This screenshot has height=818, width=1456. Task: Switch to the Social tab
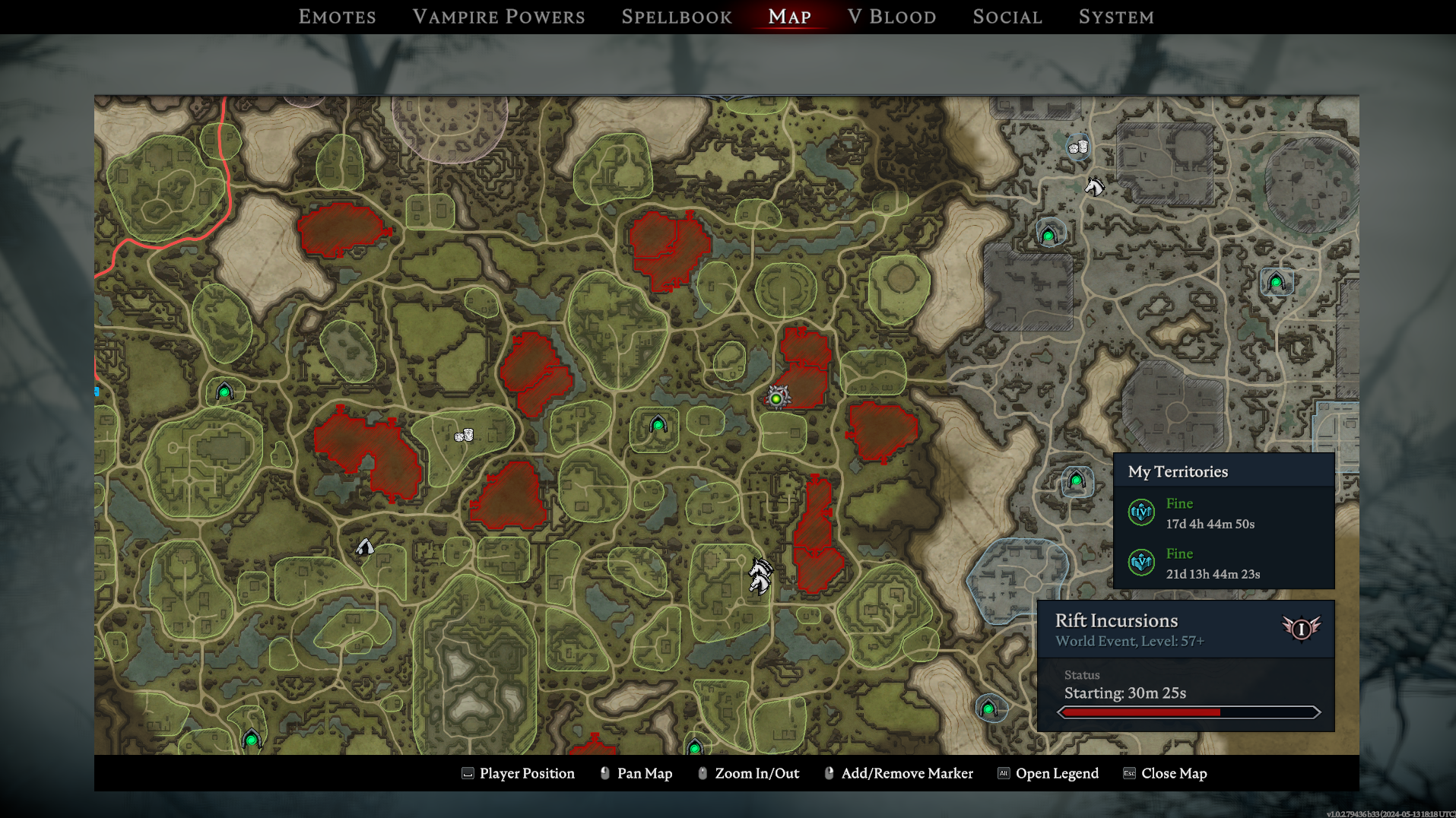pyautogui.click(x=1007, y=17)
